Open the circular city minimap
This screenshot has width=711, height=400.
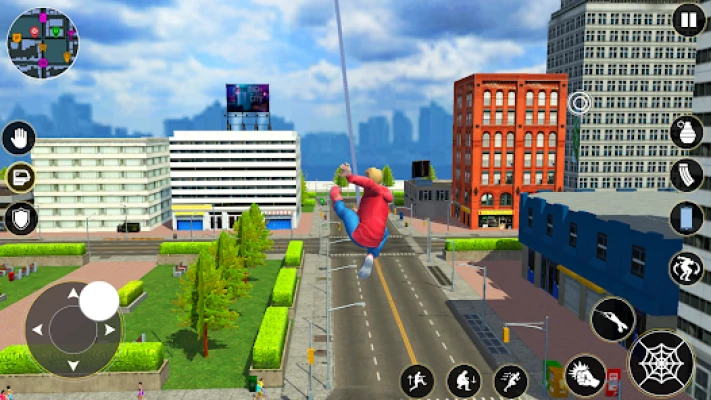click(42, 42)
